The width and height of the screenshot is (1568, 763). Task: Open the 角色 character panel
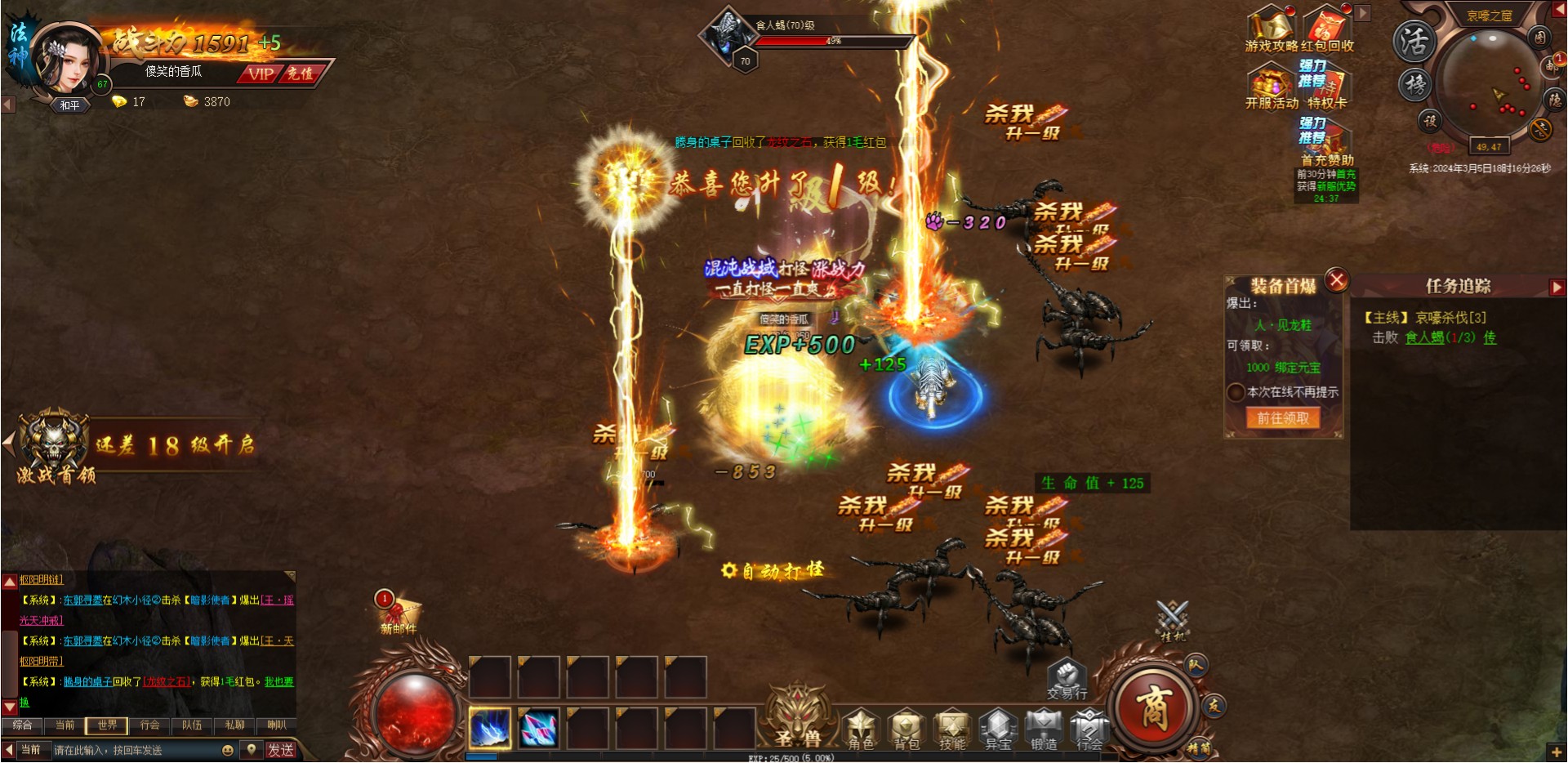tap(860, 729)
